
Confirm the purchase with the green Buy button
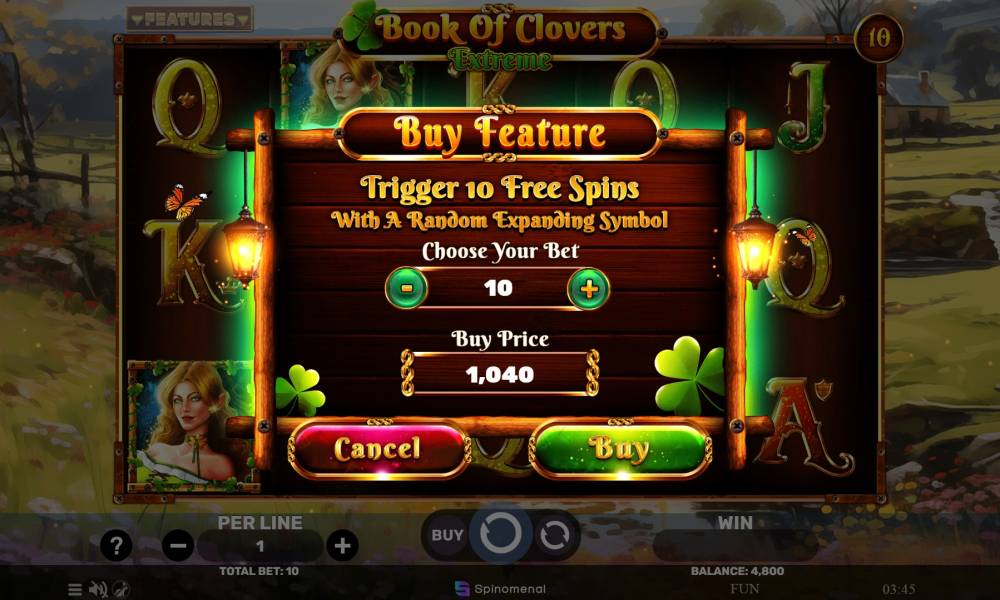click(620, 449)
